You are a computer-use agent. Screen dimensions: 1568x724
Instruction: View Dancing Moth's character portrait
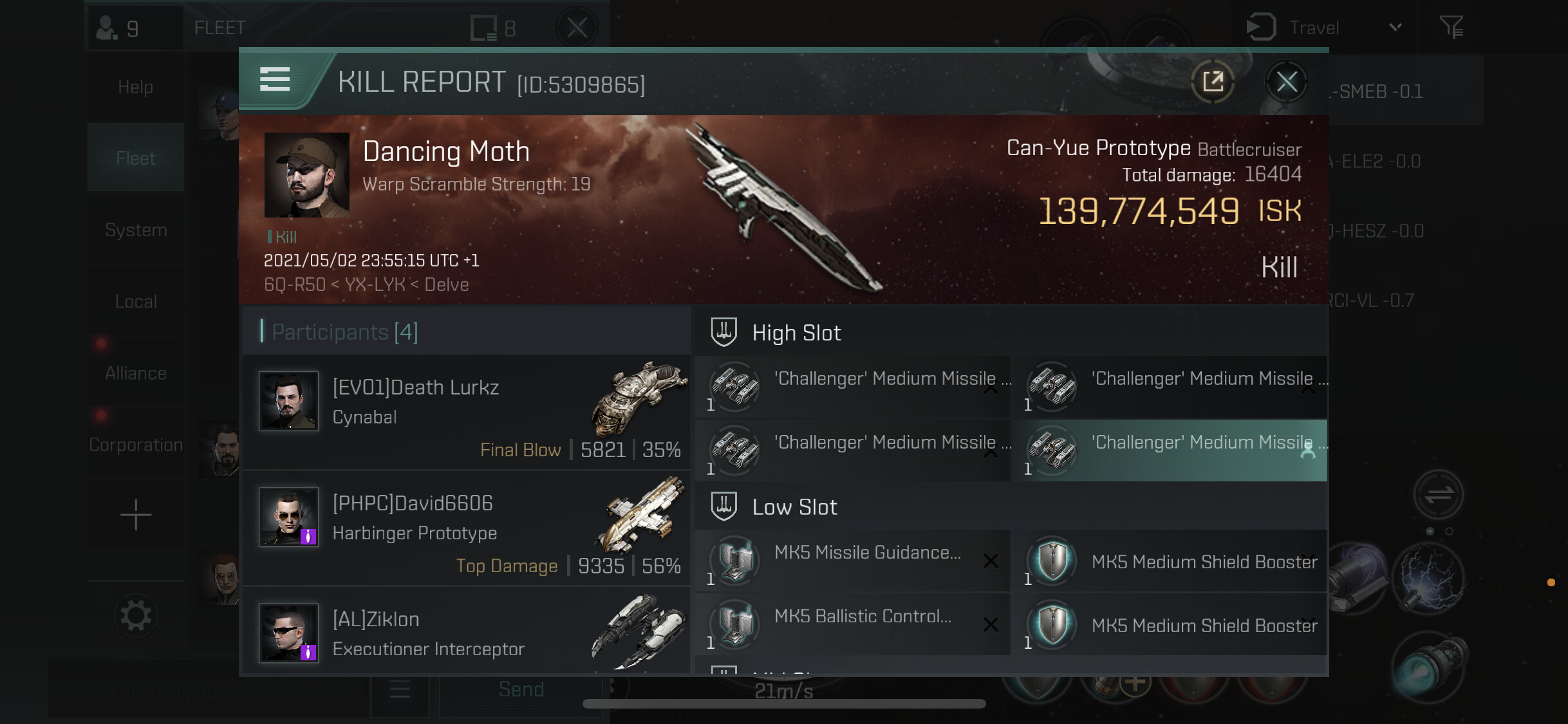pyautogui.click(x=307, y=175)
